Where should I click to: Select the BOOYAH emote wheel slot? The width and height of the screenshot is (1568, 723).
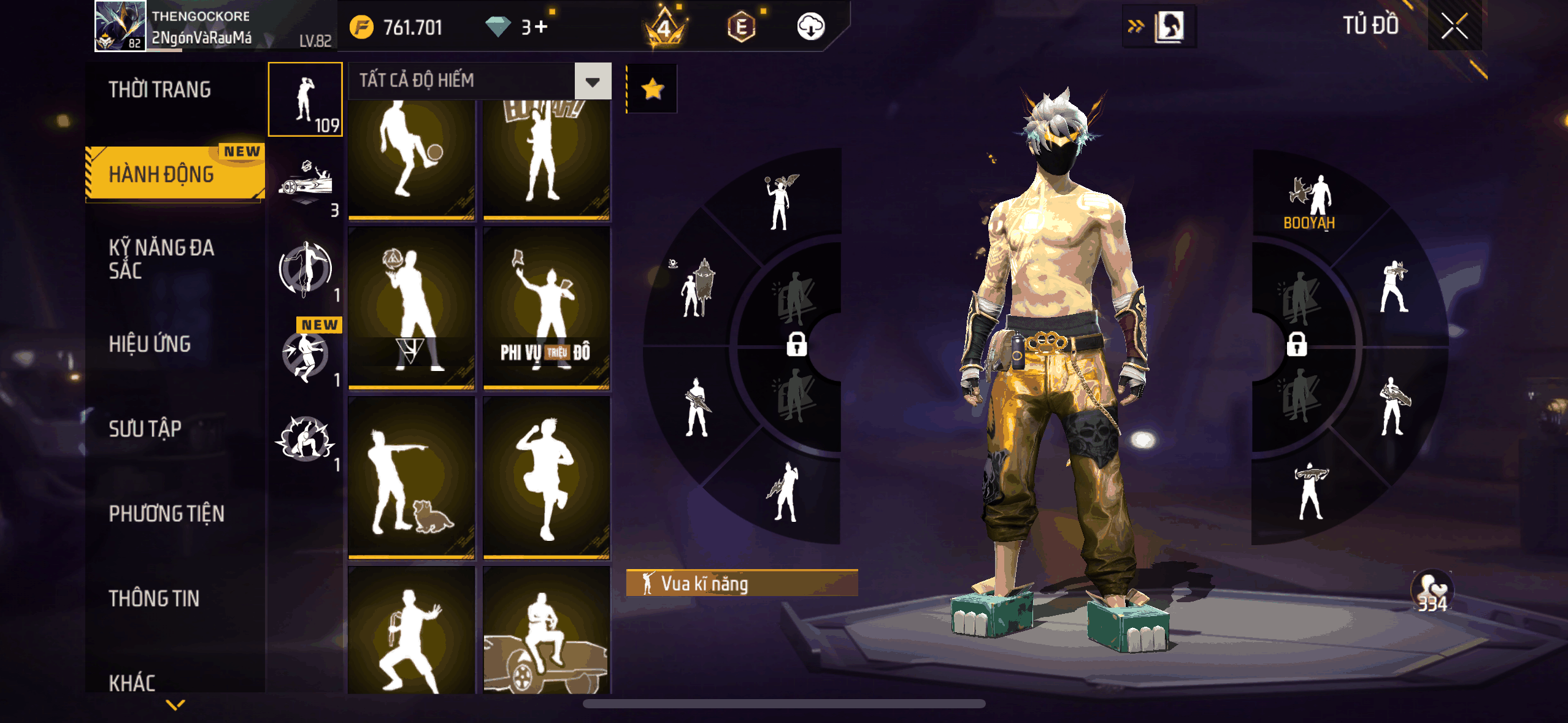(x=1310, y=204)
